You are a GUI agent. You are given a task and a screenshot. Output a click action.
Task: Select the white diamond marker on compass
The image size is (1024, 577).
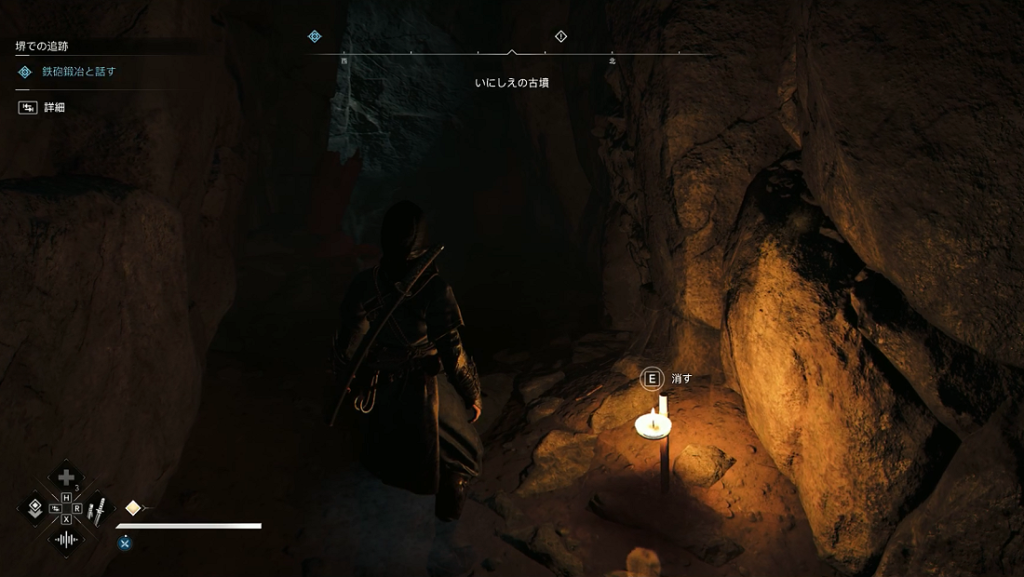(561, 36)
